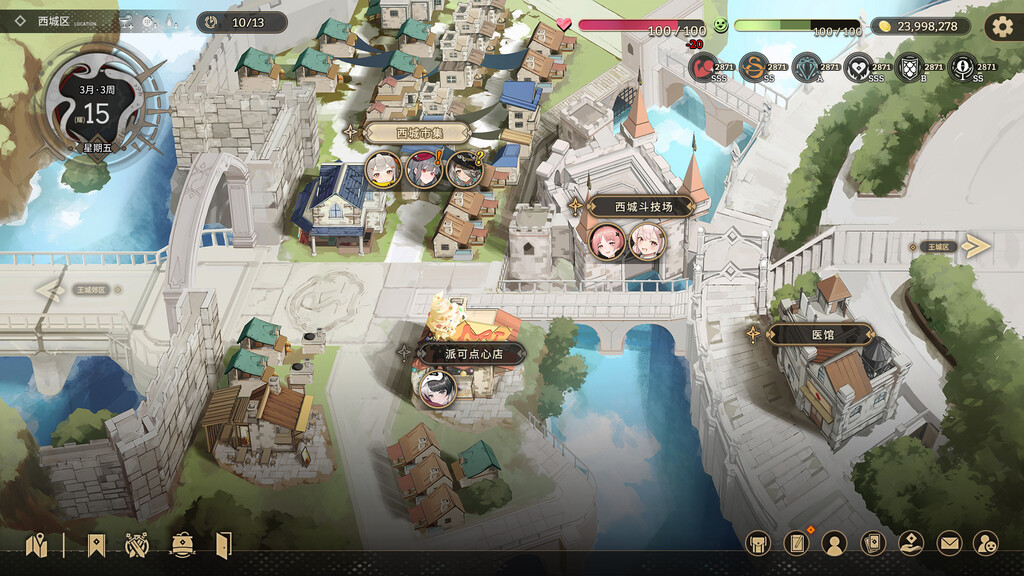The image size is (1024, 576).
Task: Open the treasure pot icon
Action: coord(182,545)
